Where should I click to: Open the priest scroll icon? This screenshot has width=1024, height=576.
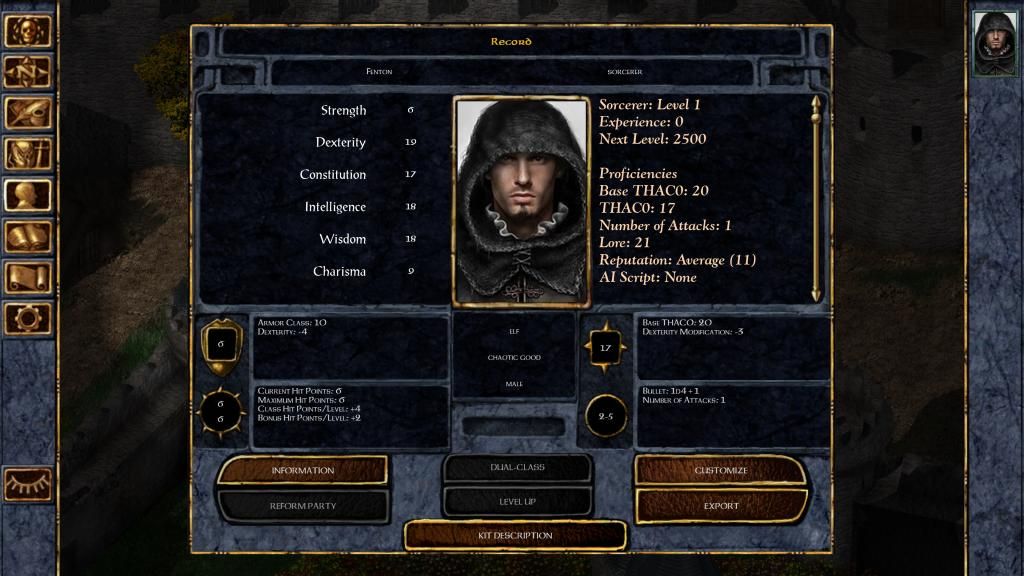point(27,277)
